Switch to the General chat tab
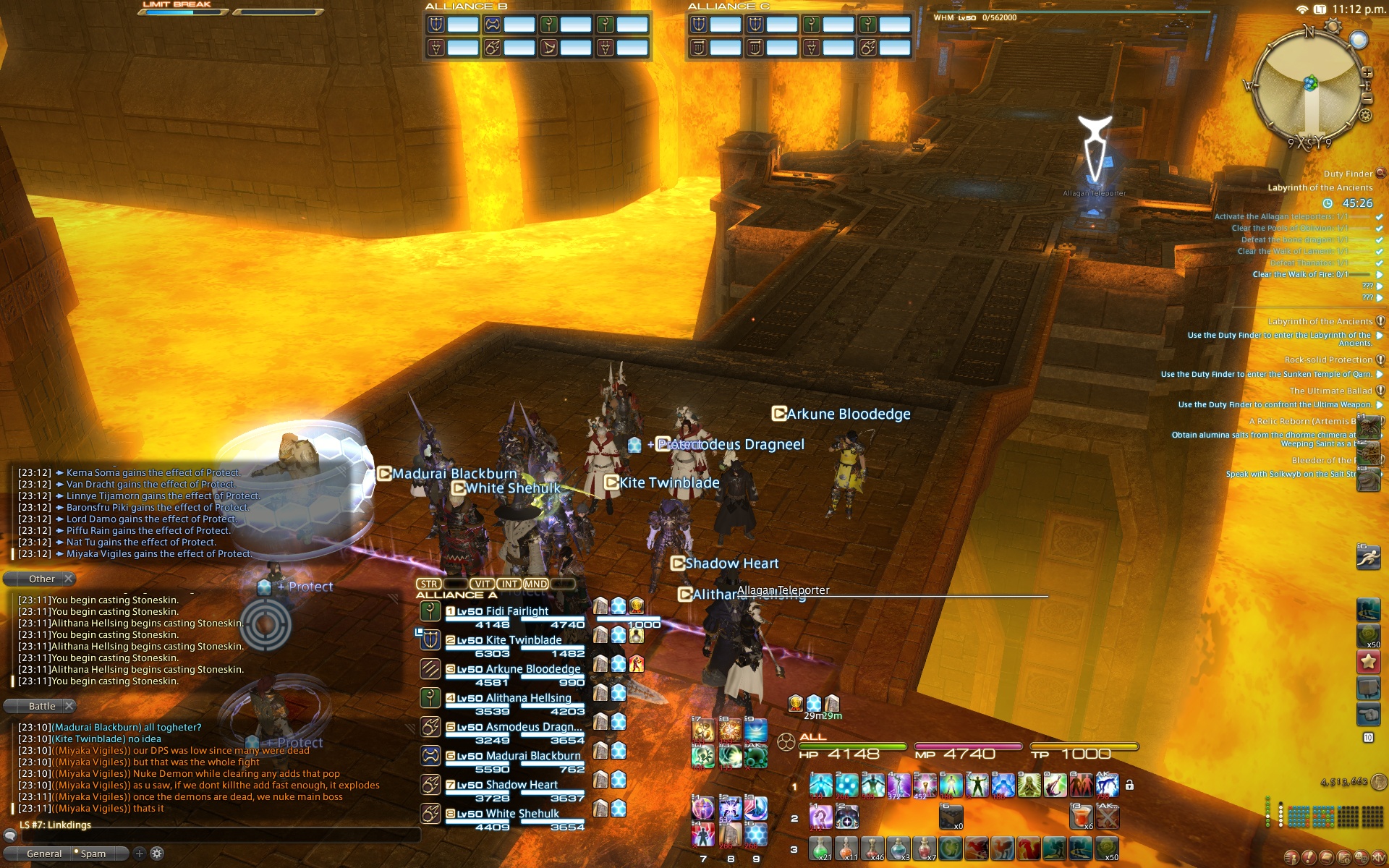Image resolution: width=1389 pixels, height=868 pixels. (44, 854)
